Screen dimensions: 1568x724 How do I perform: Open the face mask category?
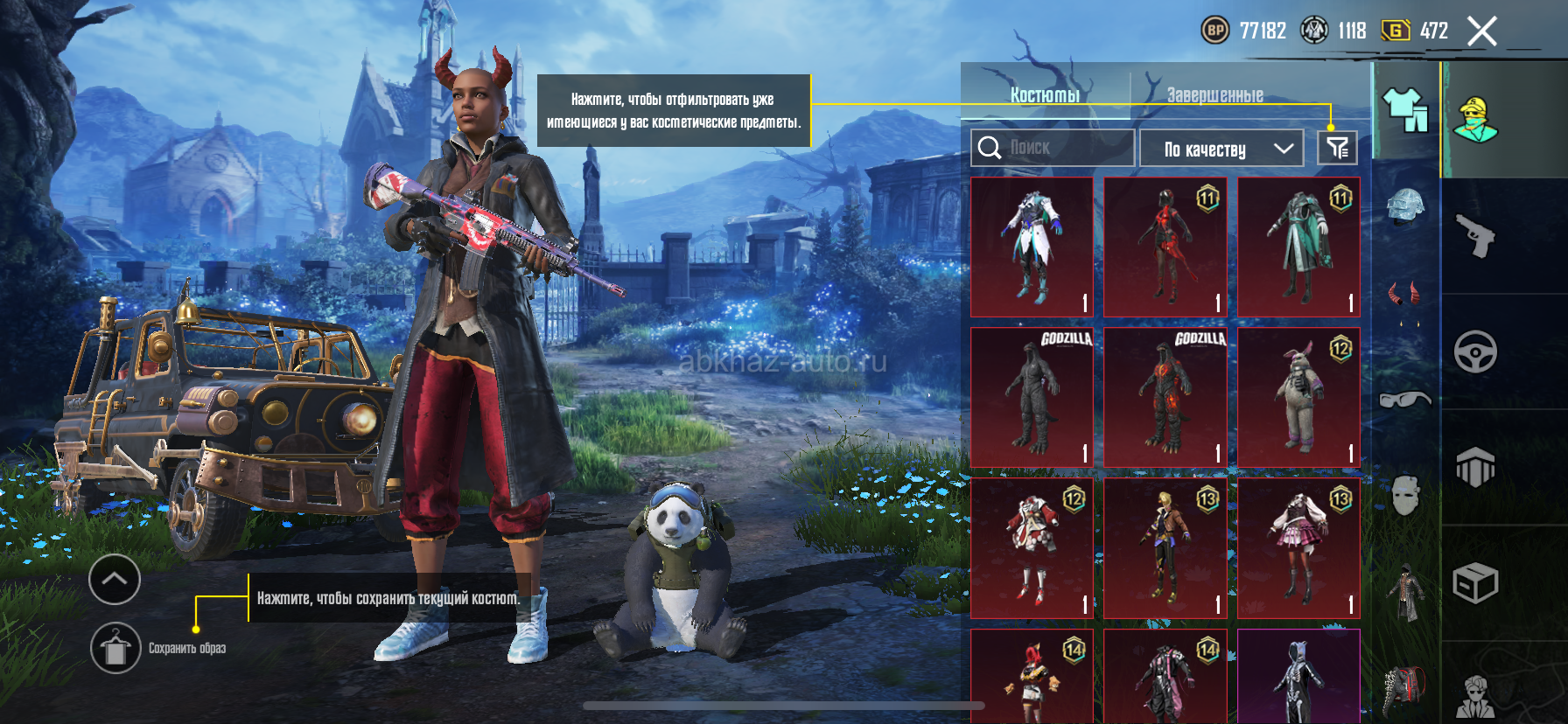(1405, 495)
